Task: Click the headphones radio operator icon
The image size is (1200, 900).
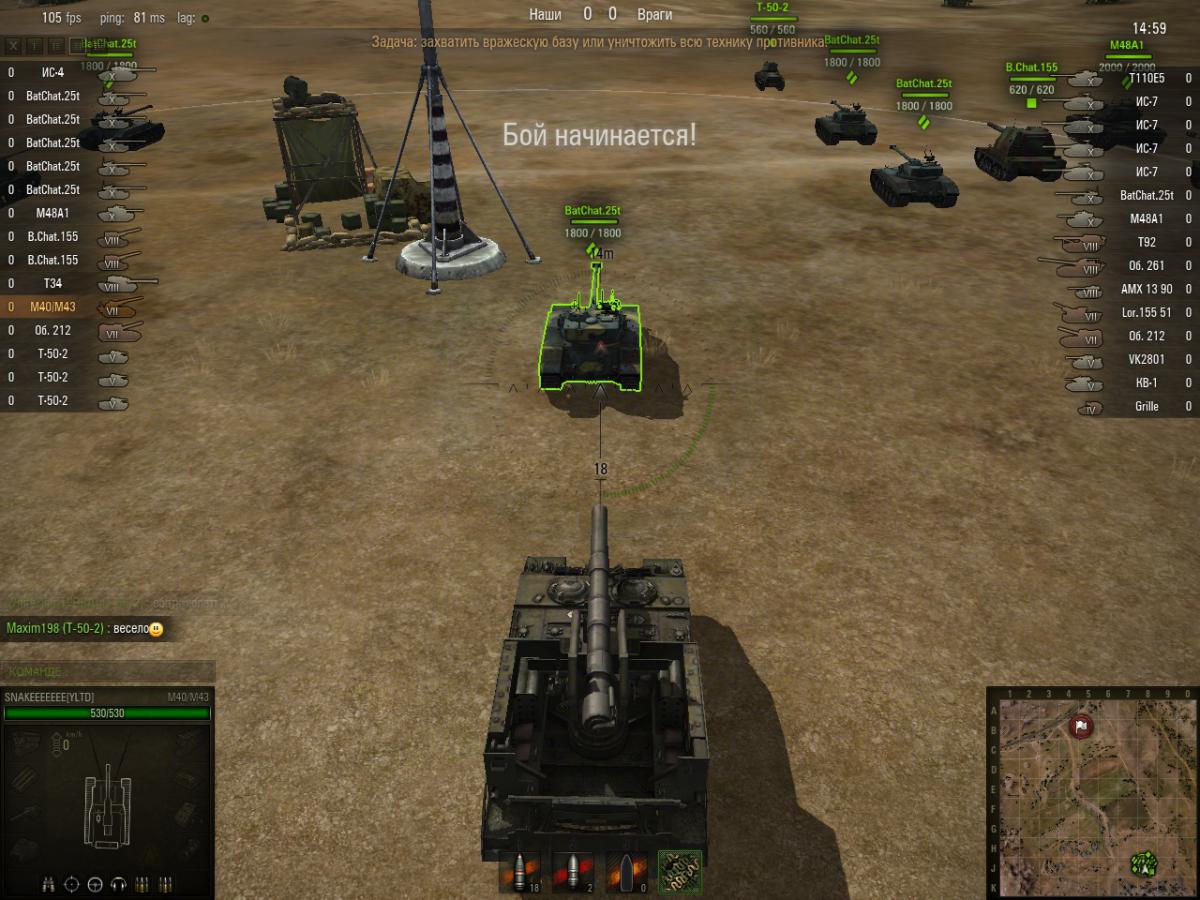Action: coord(119,884)
